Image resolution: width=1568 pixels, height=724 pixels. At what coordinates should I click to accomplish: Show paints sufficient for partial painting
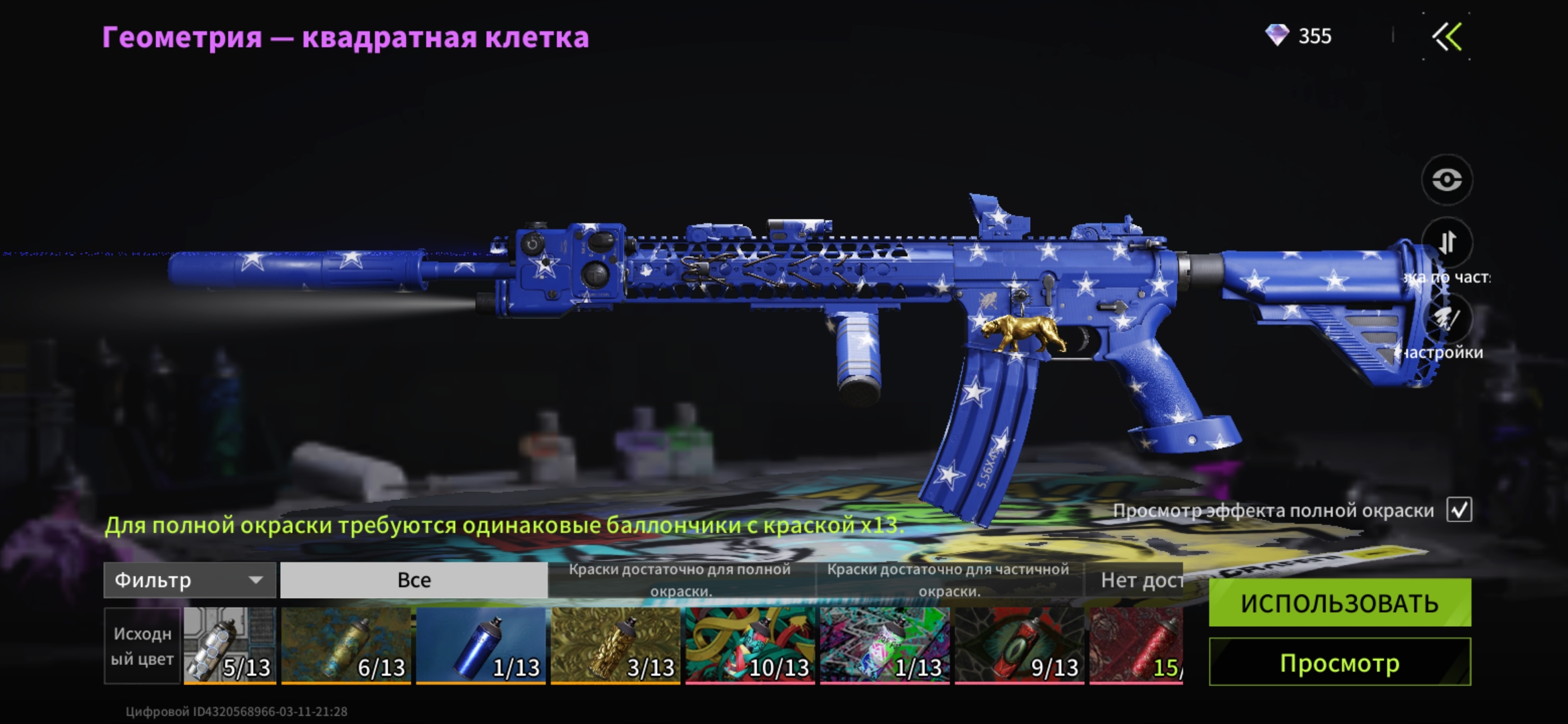948,580
